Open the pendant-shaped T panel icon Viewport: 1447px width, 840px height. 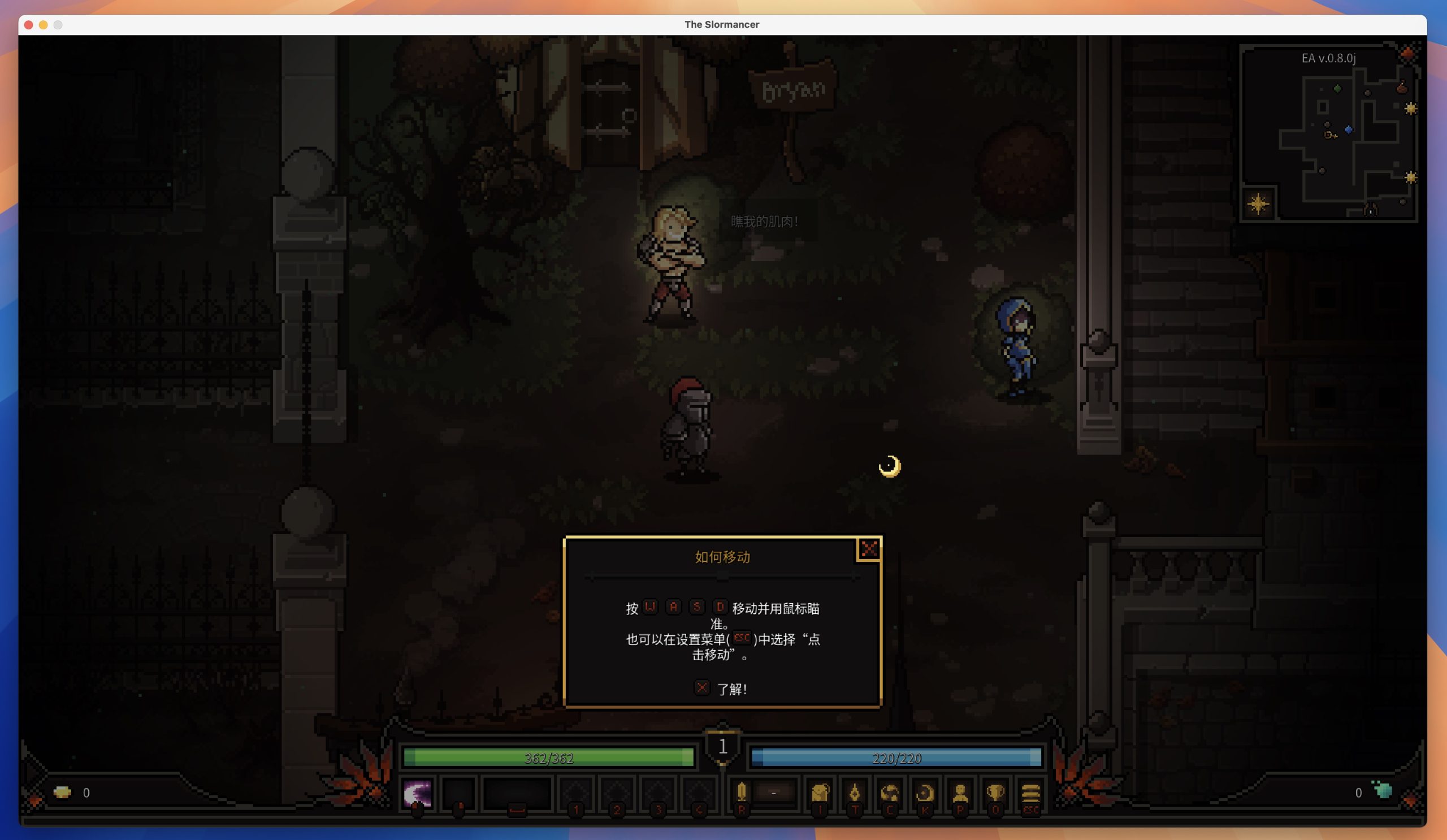pos(855,794)
